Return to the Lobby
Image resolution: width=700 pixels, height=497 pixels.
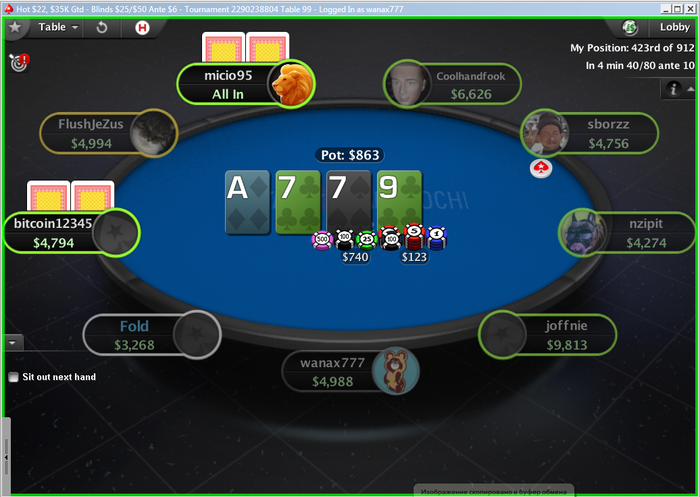click(x=674, y=27)
